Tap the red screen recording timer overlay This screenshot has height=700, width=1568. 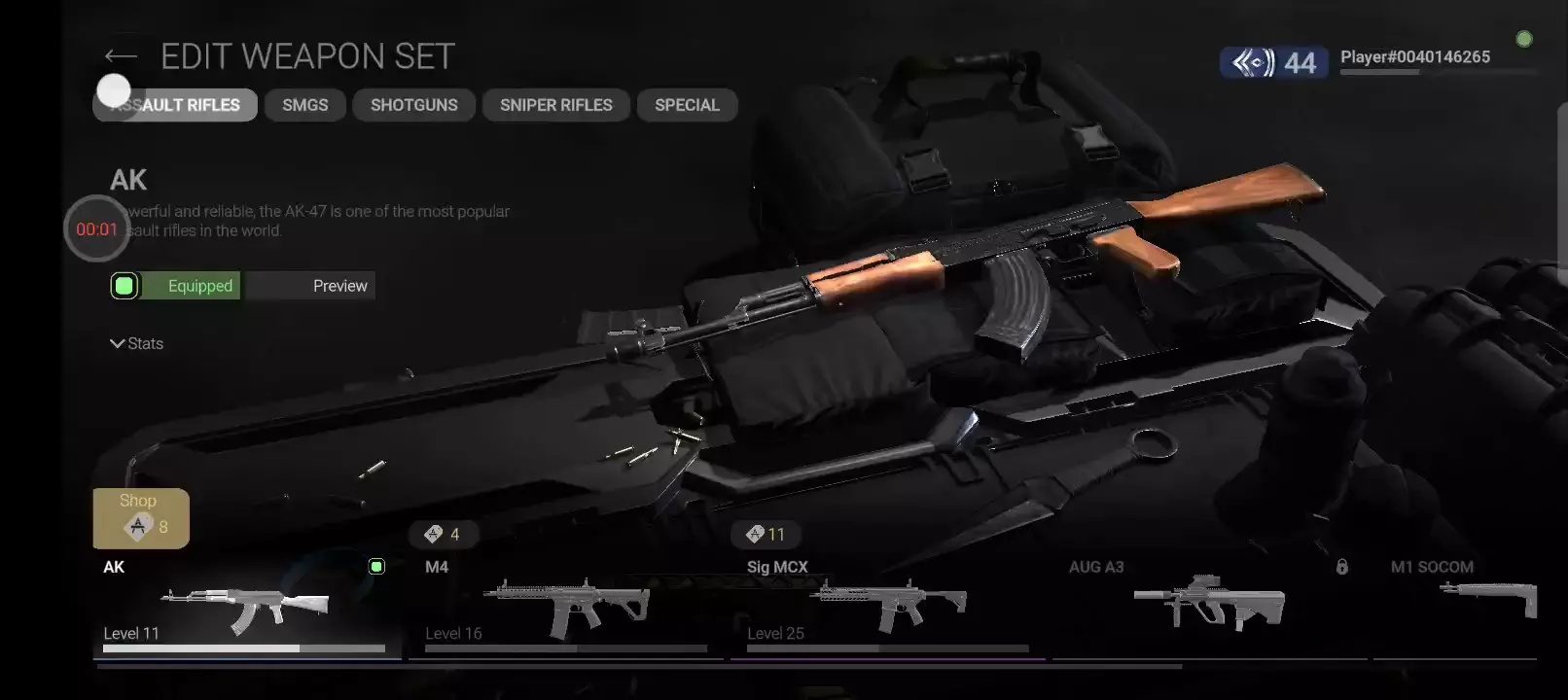(x=96, y=229)
